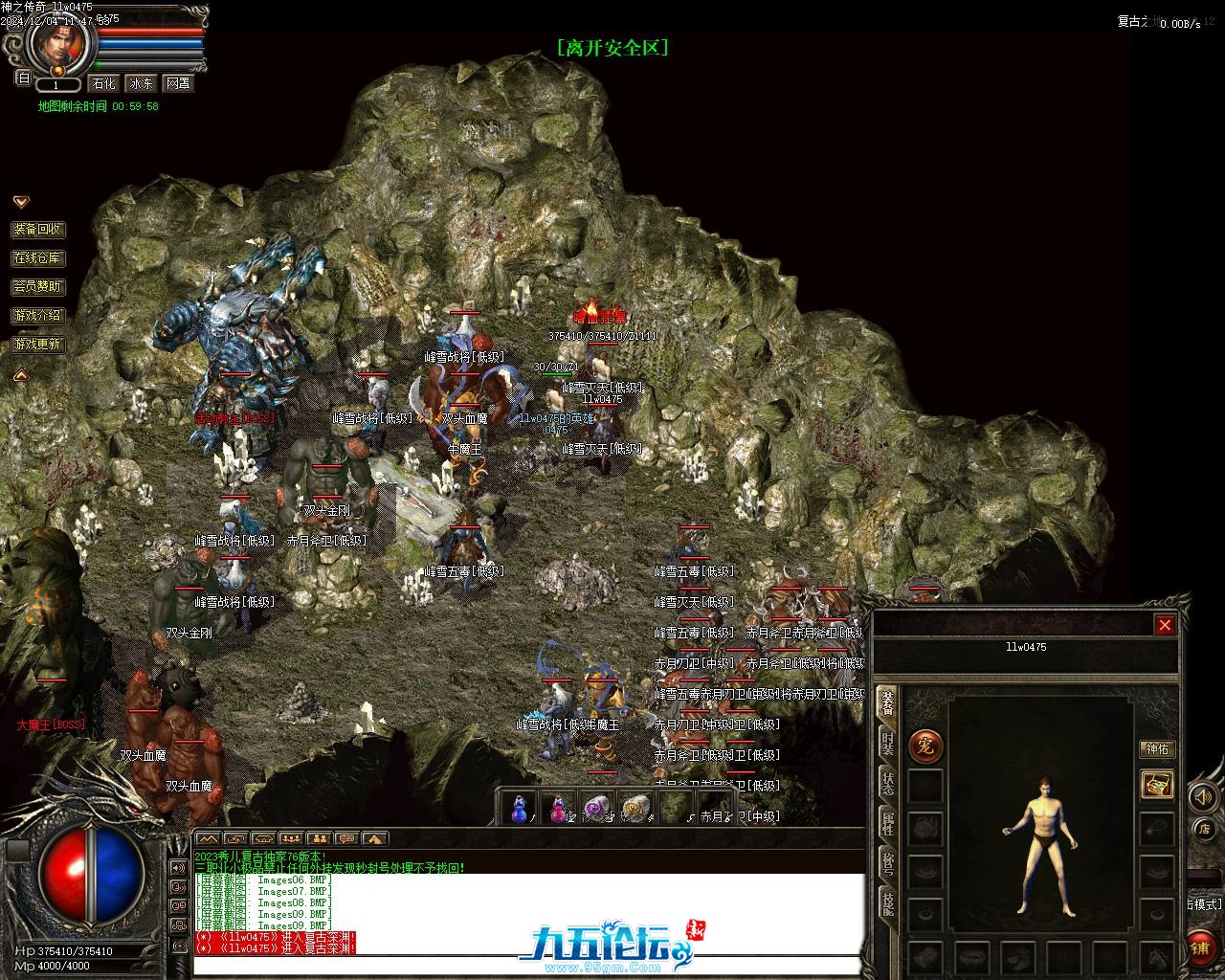The height and width of the screenshot is (980, 1225).
Task: Switch to the 称号 title tab
Action: (888, 866)
